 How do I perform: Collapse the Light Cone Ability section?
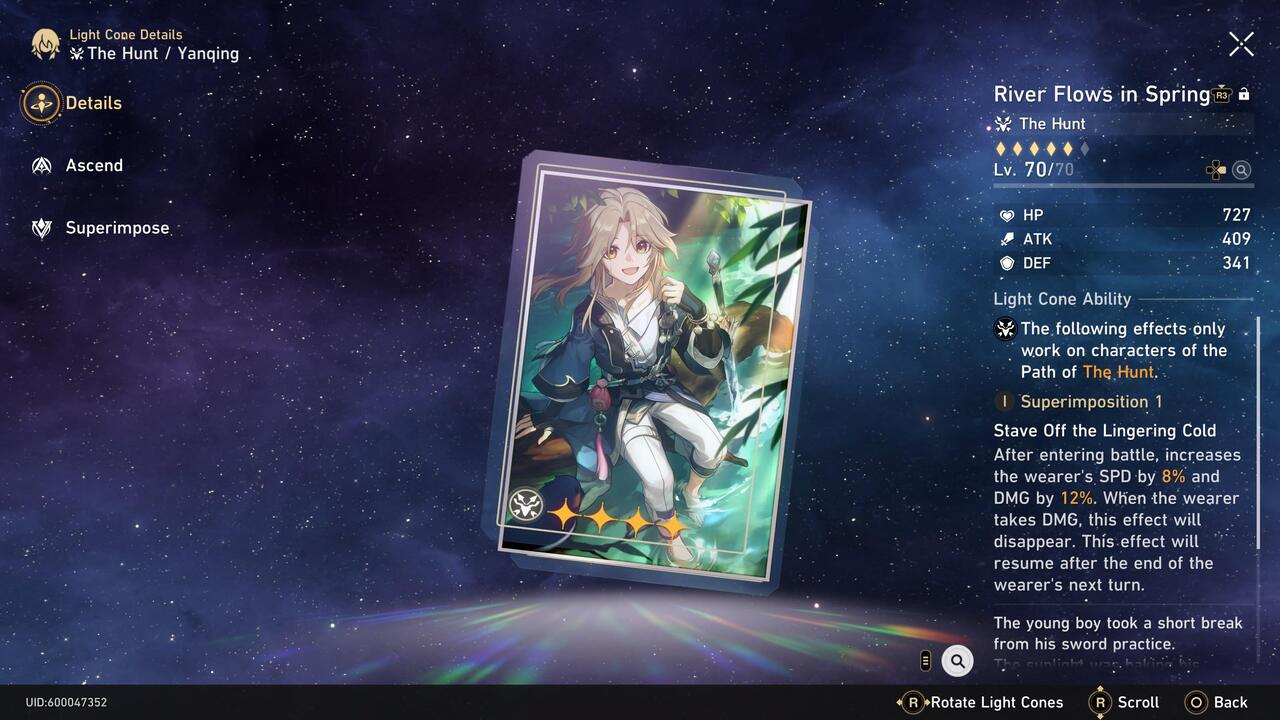(1062, 299)
